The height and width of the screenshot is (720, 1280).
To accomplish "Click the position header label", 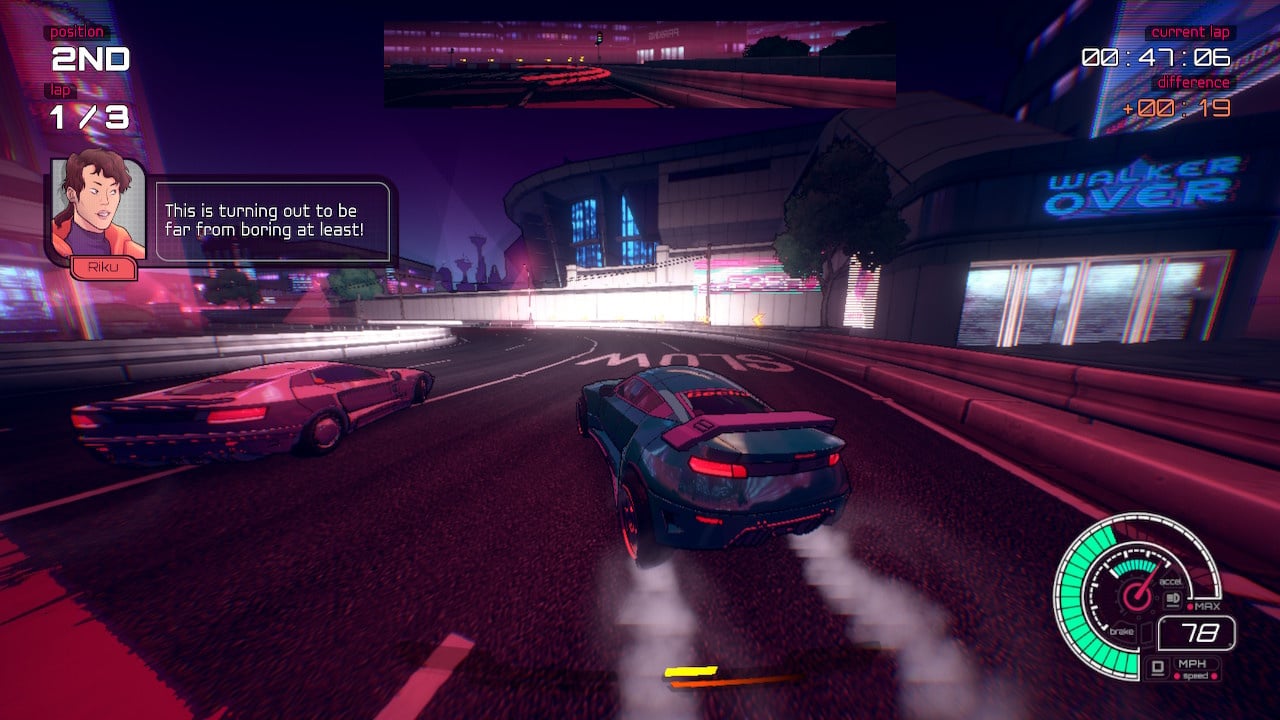I will 74,31.
